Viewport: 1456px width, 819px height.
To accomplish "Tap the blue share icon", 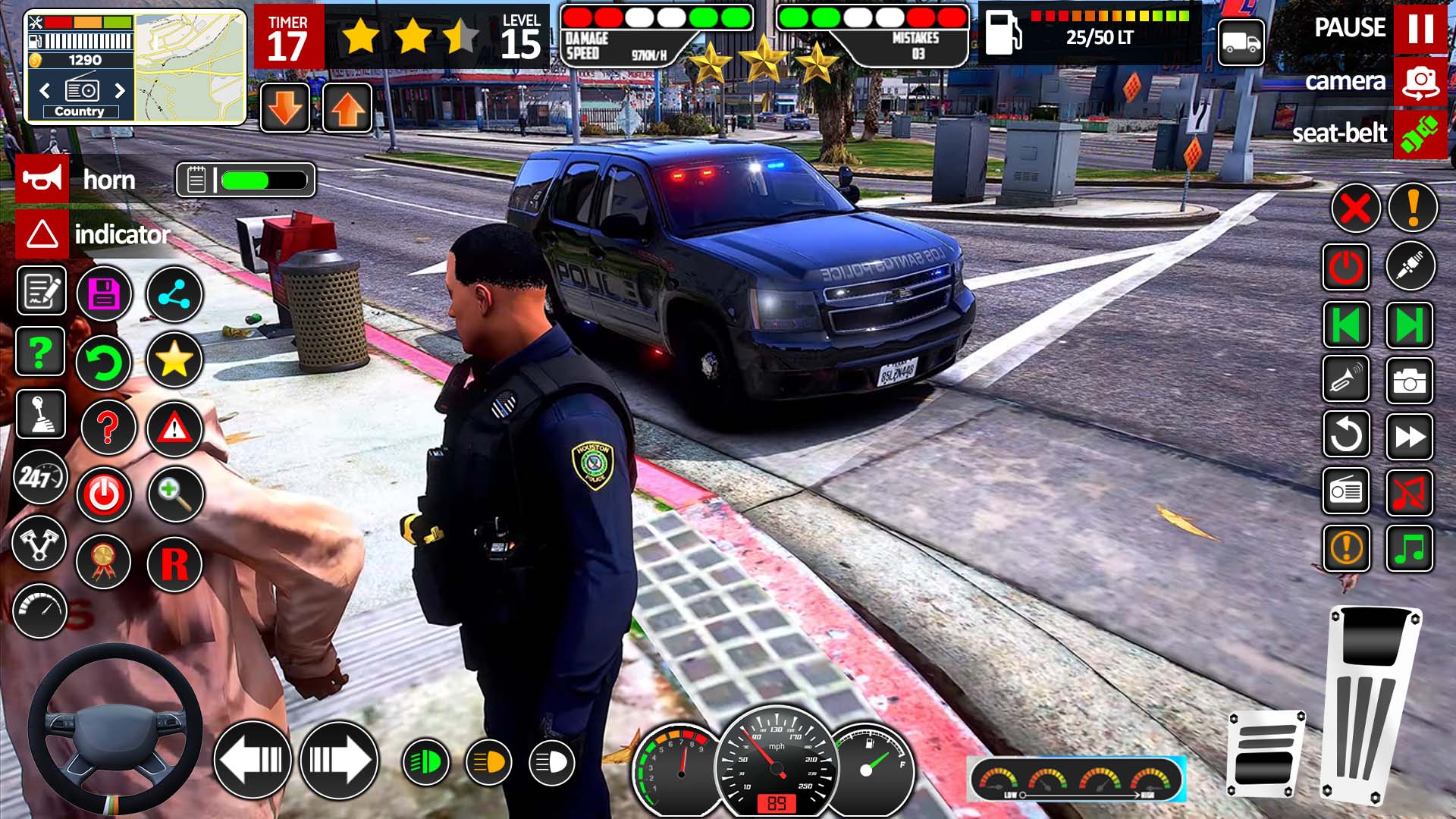I will coord(174,294).
